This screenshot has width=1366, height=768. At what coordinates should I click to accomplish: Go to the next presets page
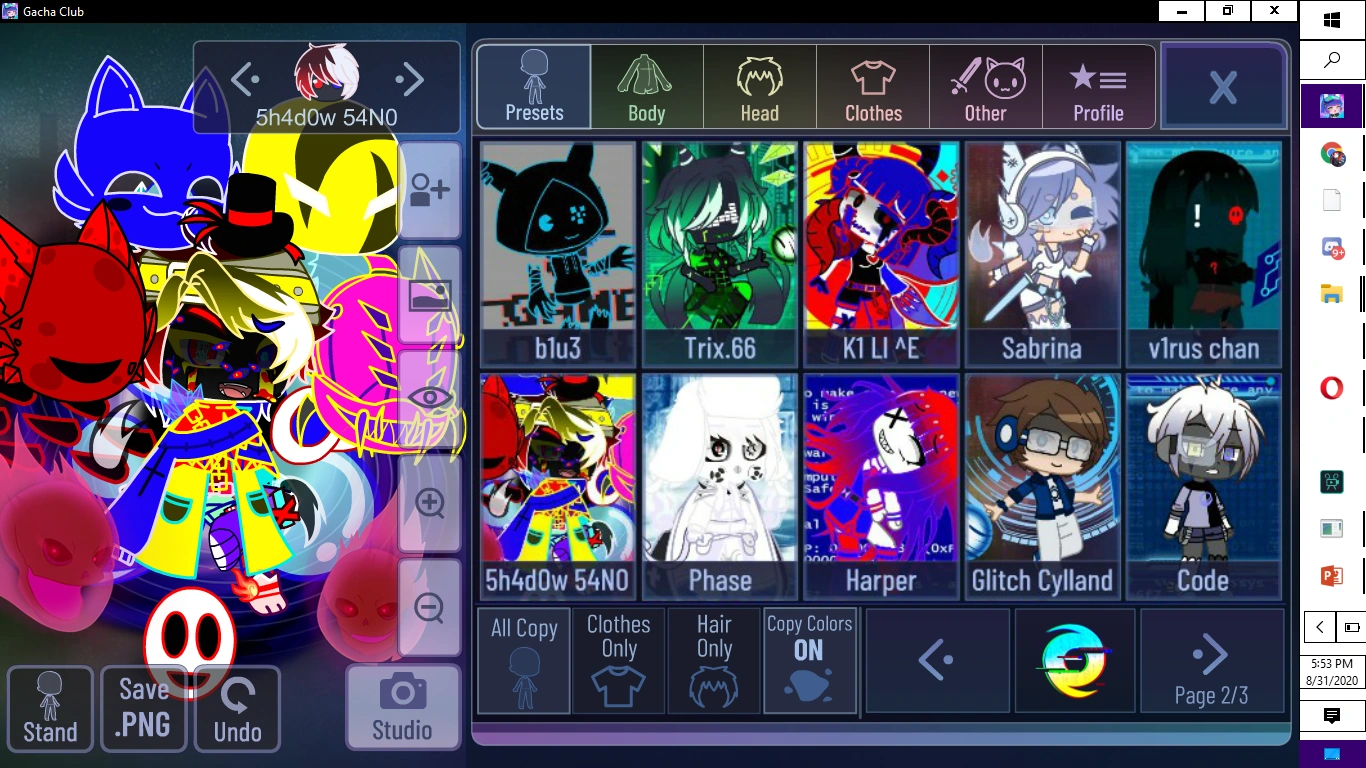click(1212, 655)
